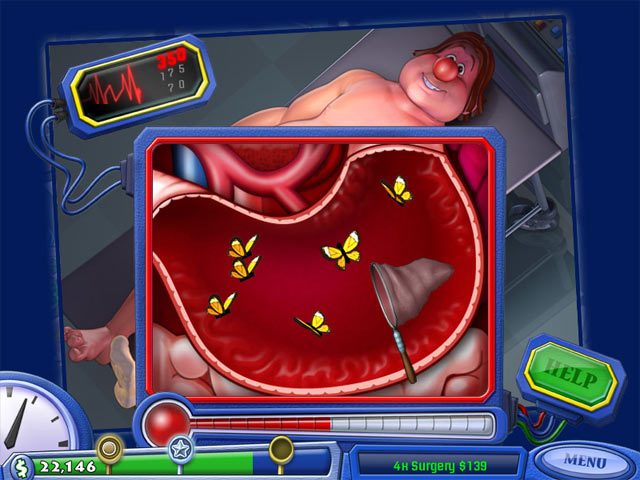The image size is (640, 480).
Task: Open the green HELP button
Action: pos(569,377)
